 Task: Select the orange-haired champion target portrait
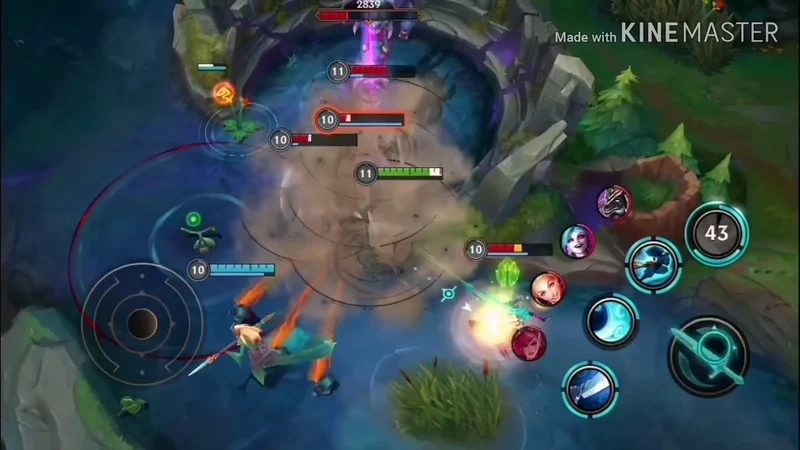[548, 289]
